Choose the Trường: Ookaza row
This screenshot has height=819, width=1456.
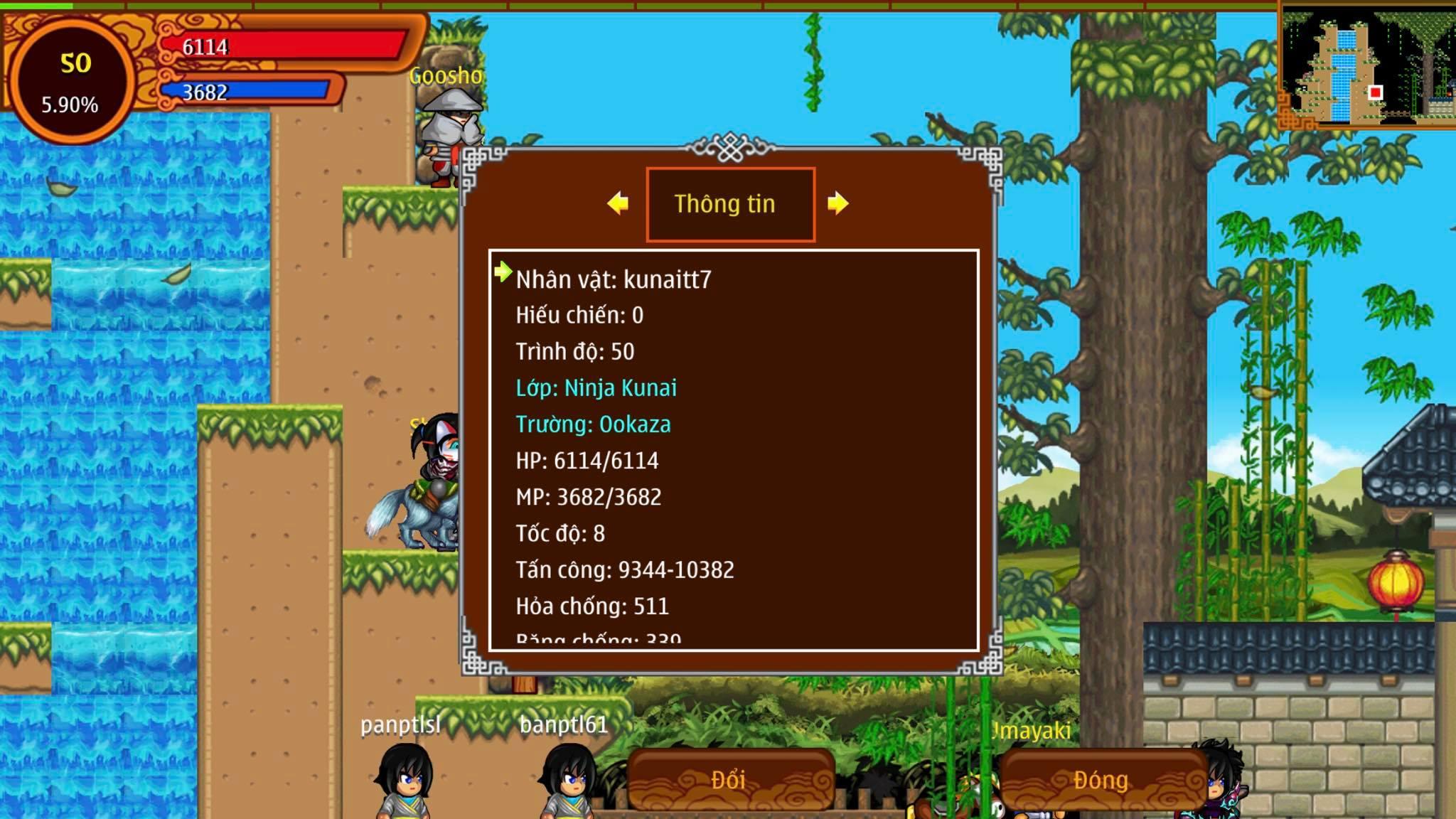(593, 424)
